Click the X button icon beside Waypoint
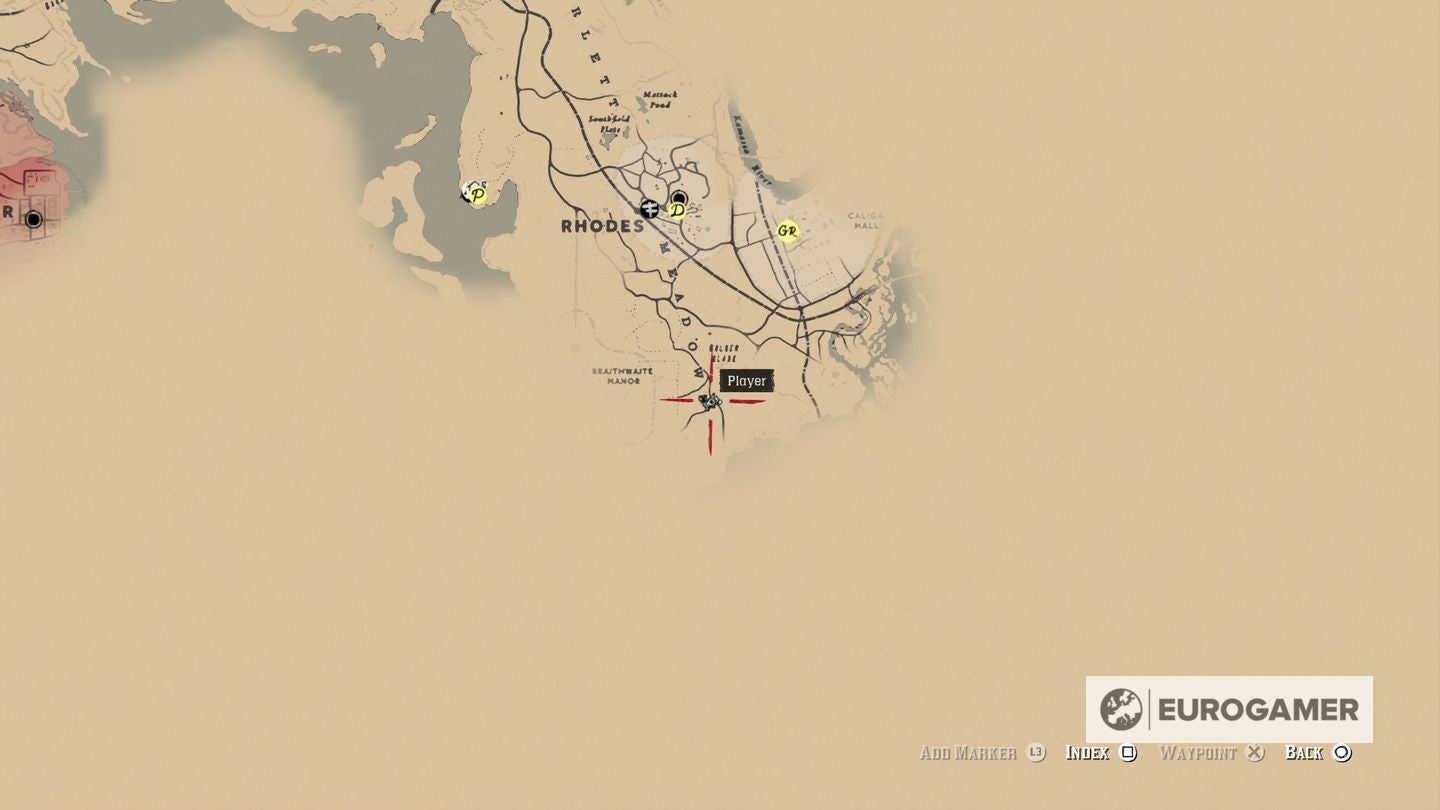 (1256, 753)
